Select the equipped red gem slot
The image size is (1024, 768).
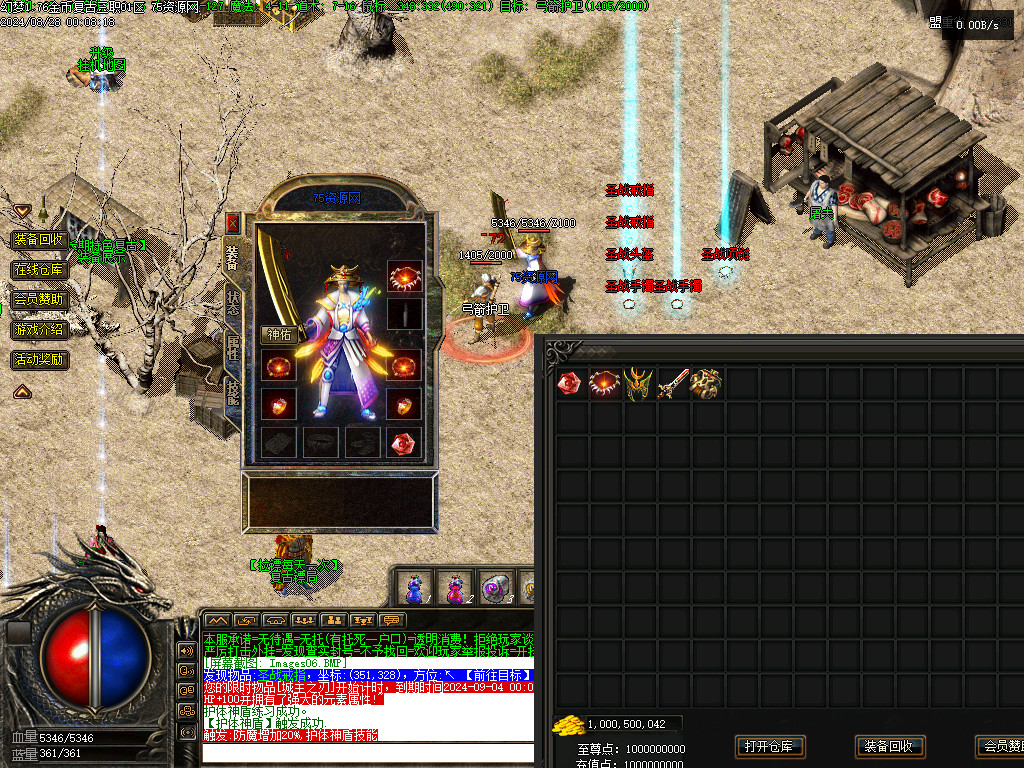pyautogui.click(x=404, y=443)
